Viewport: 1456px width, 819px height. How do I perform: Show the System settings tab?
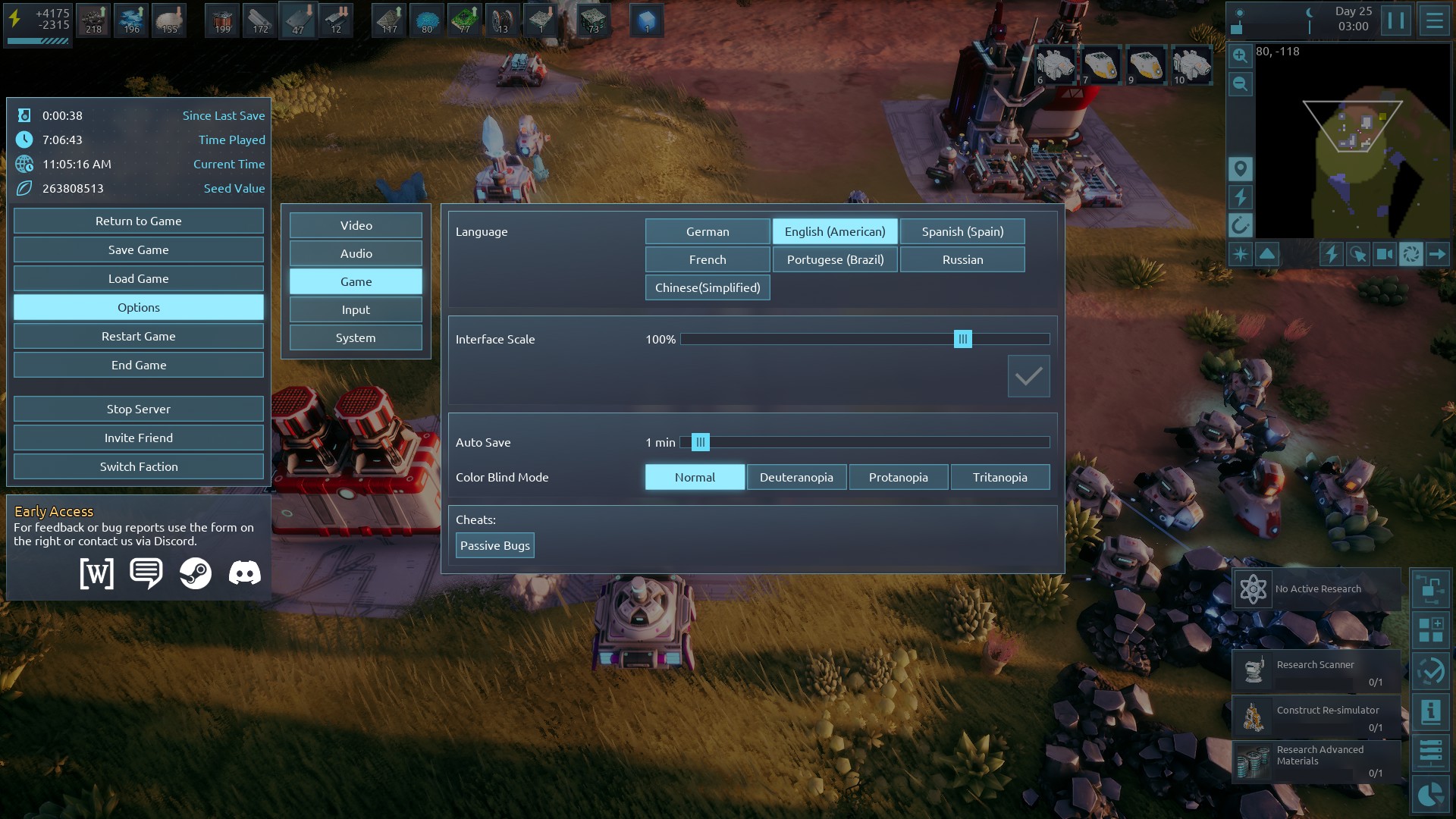(356, 337)
